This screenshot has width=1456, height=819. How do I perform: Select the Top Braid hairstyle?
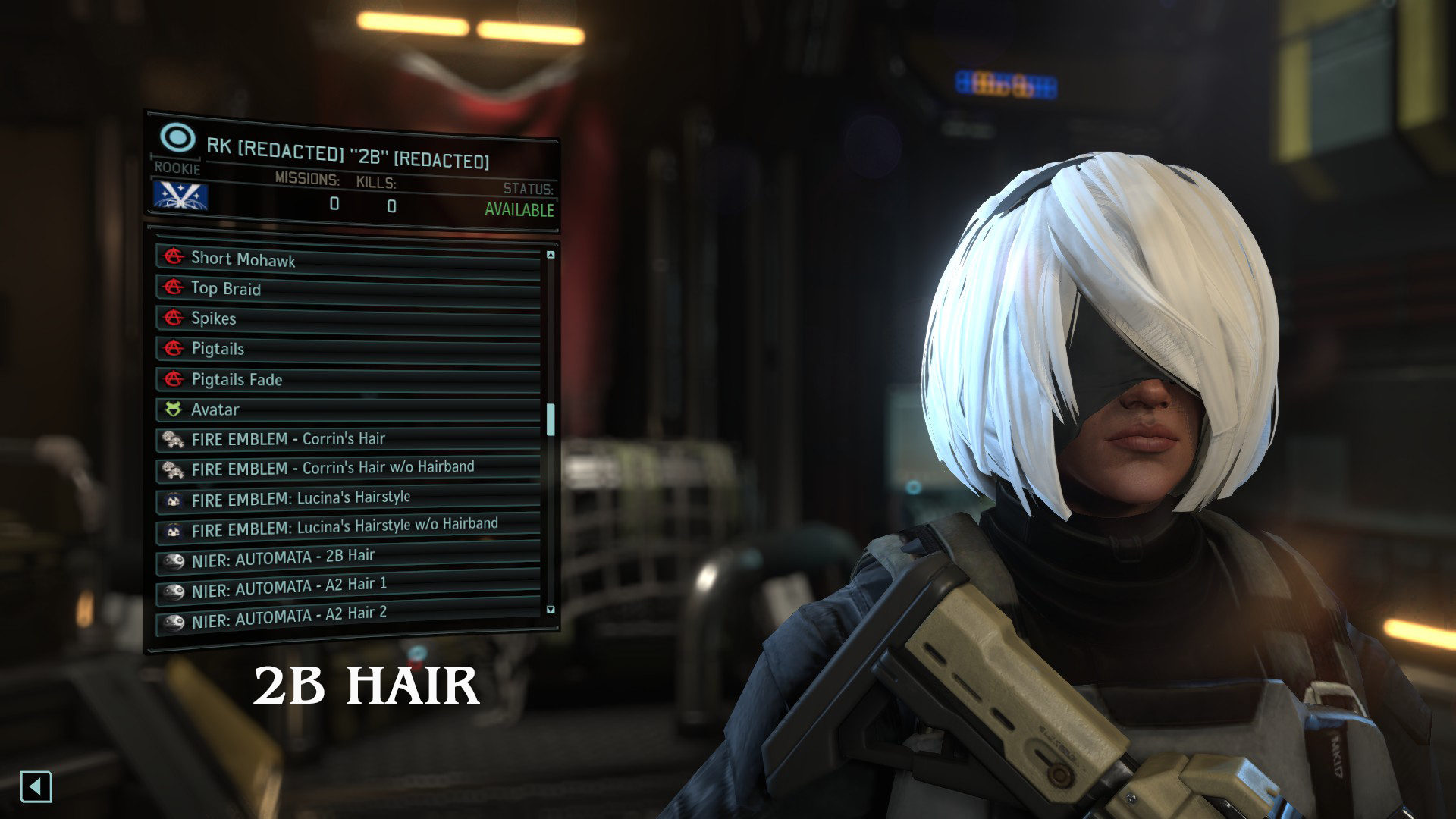227,289
